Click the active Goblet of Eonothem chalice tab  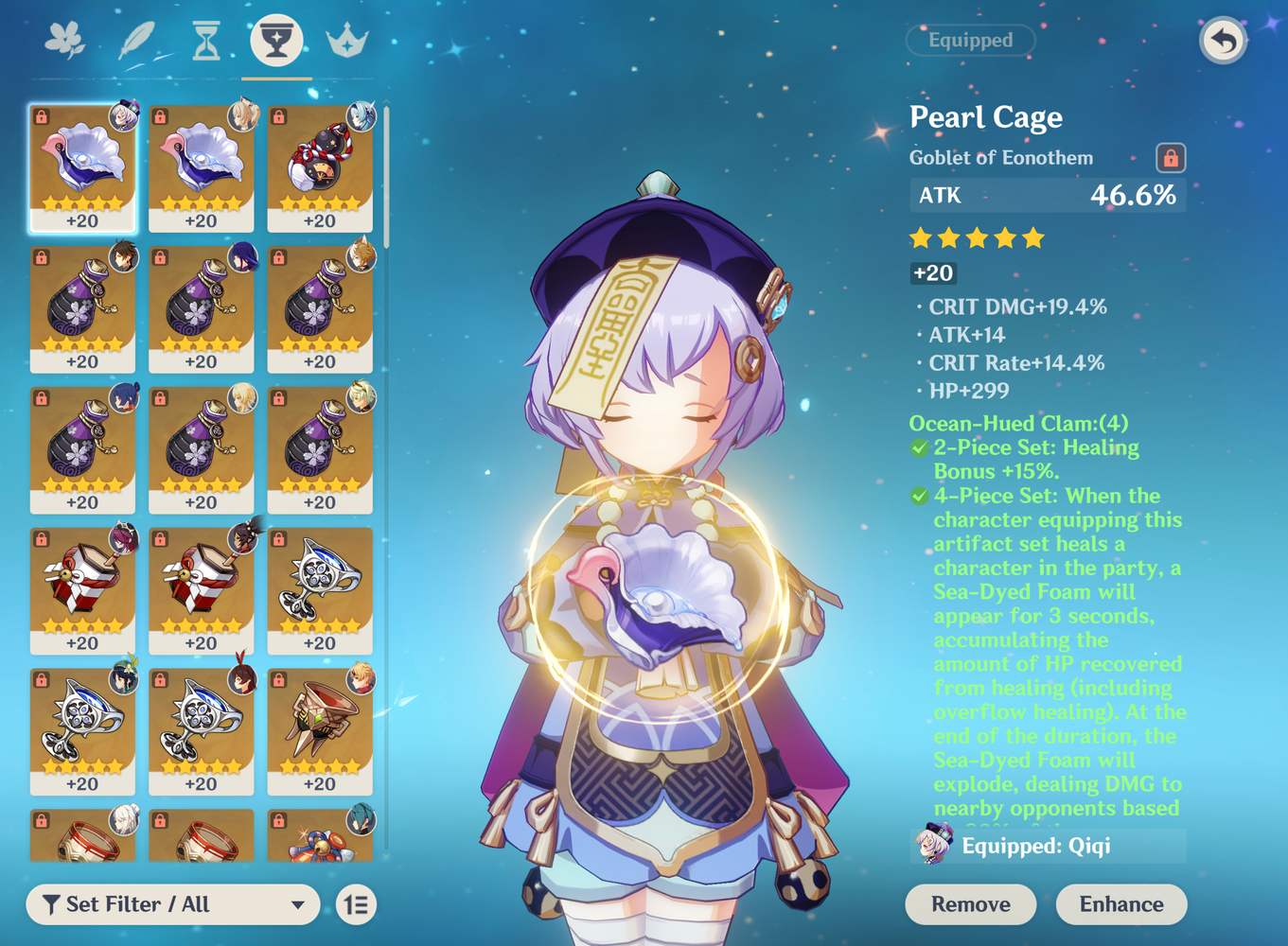coord(277,40)
